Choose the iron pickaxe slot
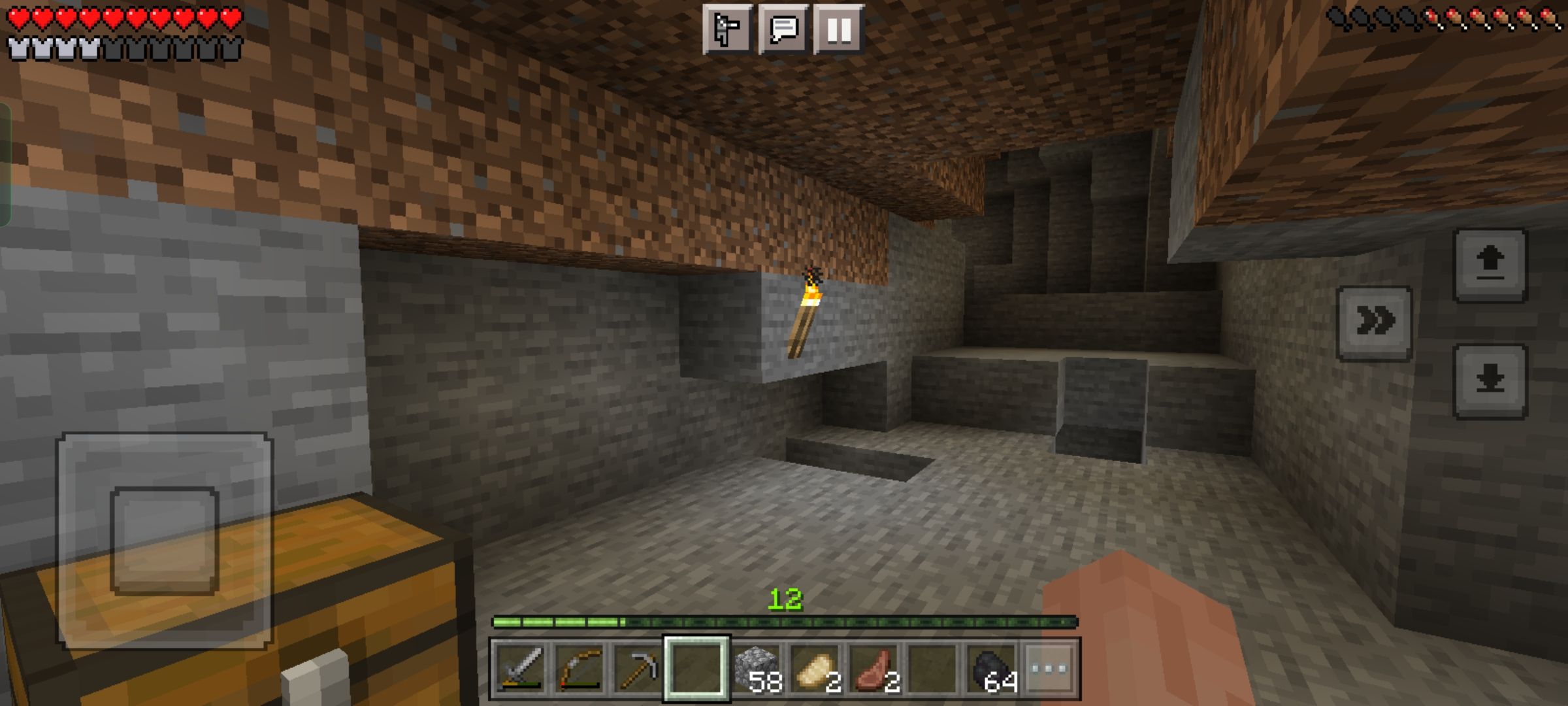The width and height of the screenshot is (1568, 706). pyautogui.click(x=638, y=669)
